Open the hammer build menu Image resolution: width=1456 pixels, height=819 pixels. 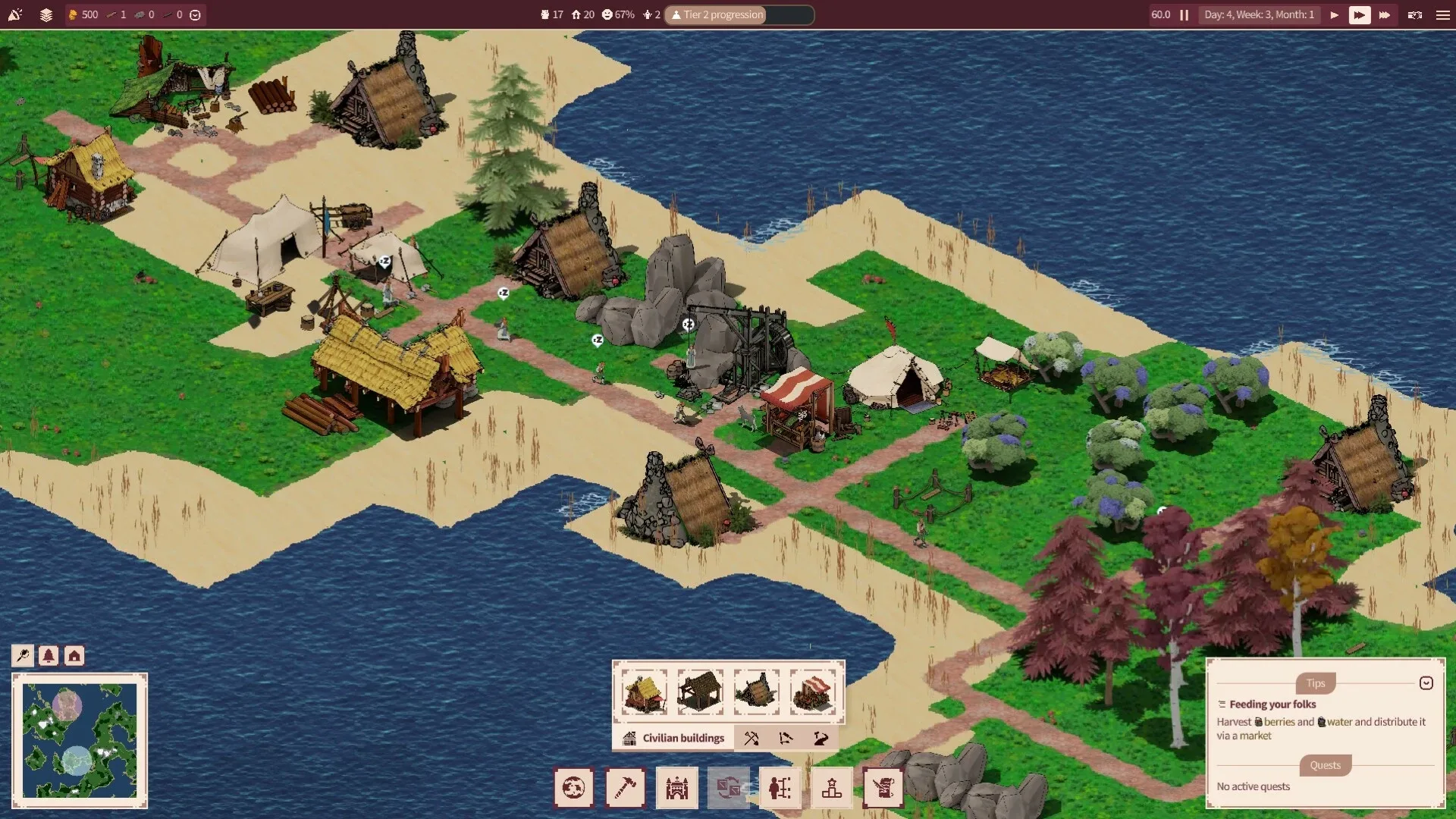[625, 788]
